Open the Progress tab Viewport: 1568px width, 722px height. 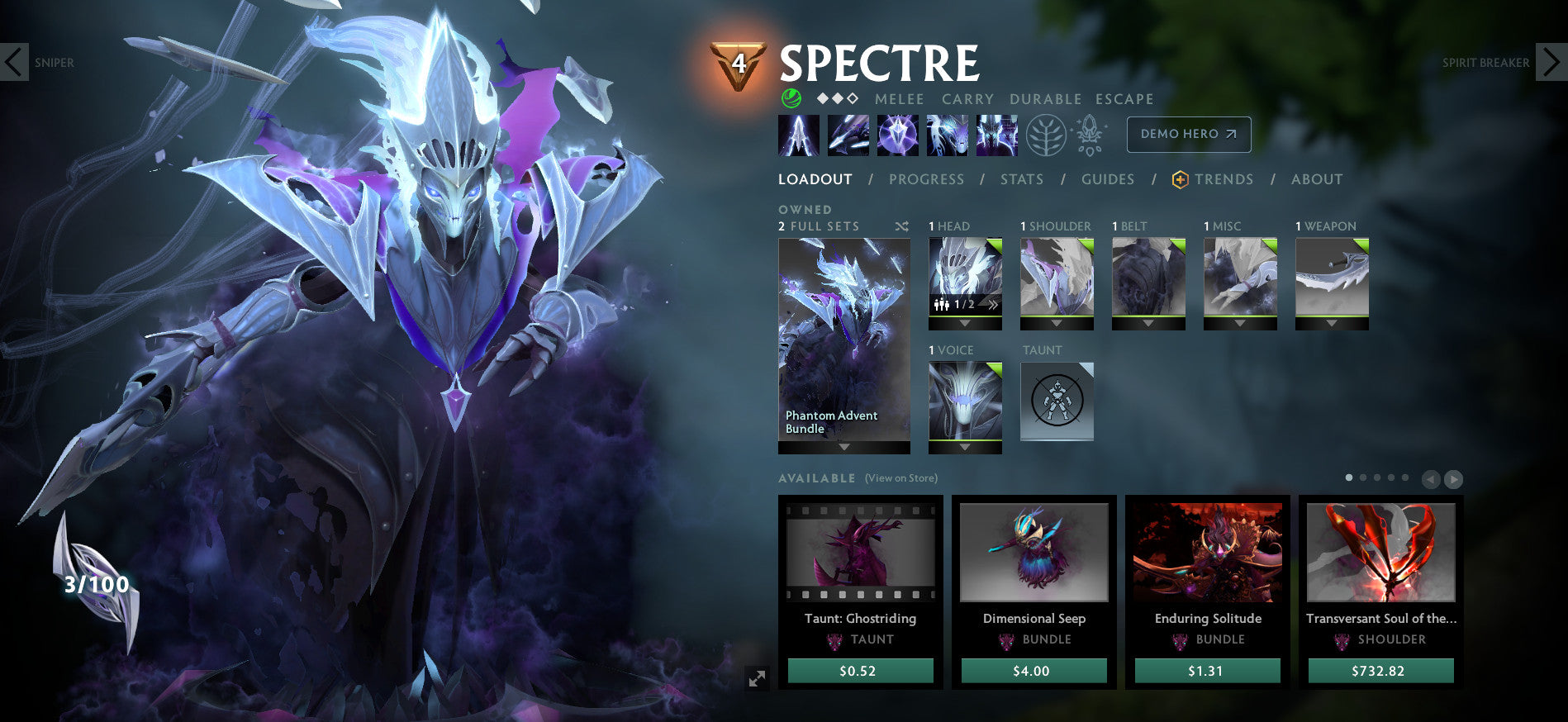coord(927,179)
